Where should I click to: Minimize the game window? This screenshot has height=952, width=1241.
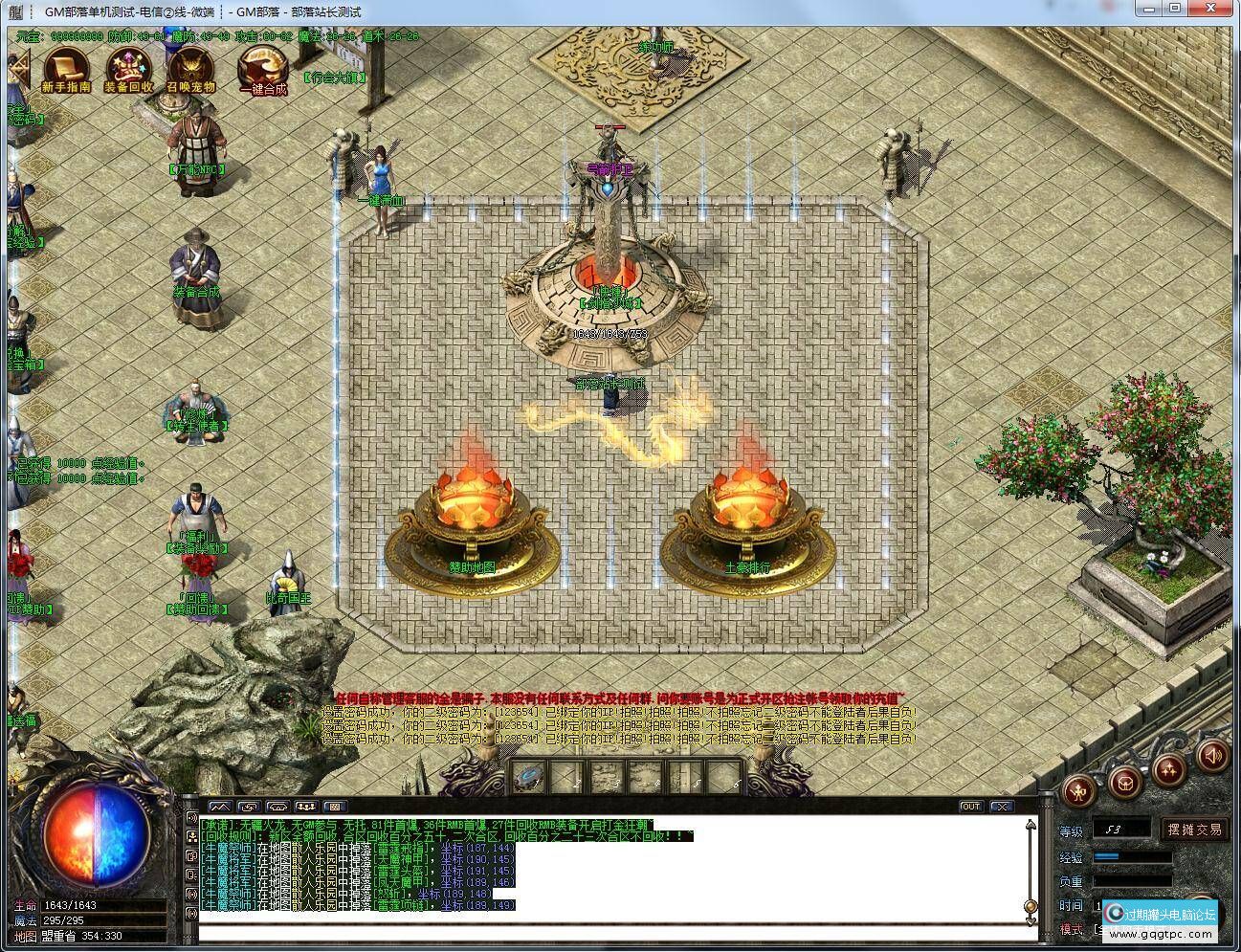tap(1146, 9)
